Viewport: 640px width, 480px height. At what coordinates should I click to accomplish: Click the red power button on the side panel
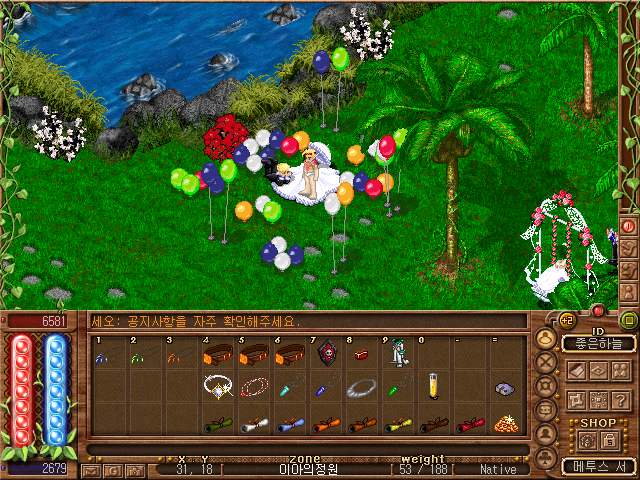tap(628, 227)
